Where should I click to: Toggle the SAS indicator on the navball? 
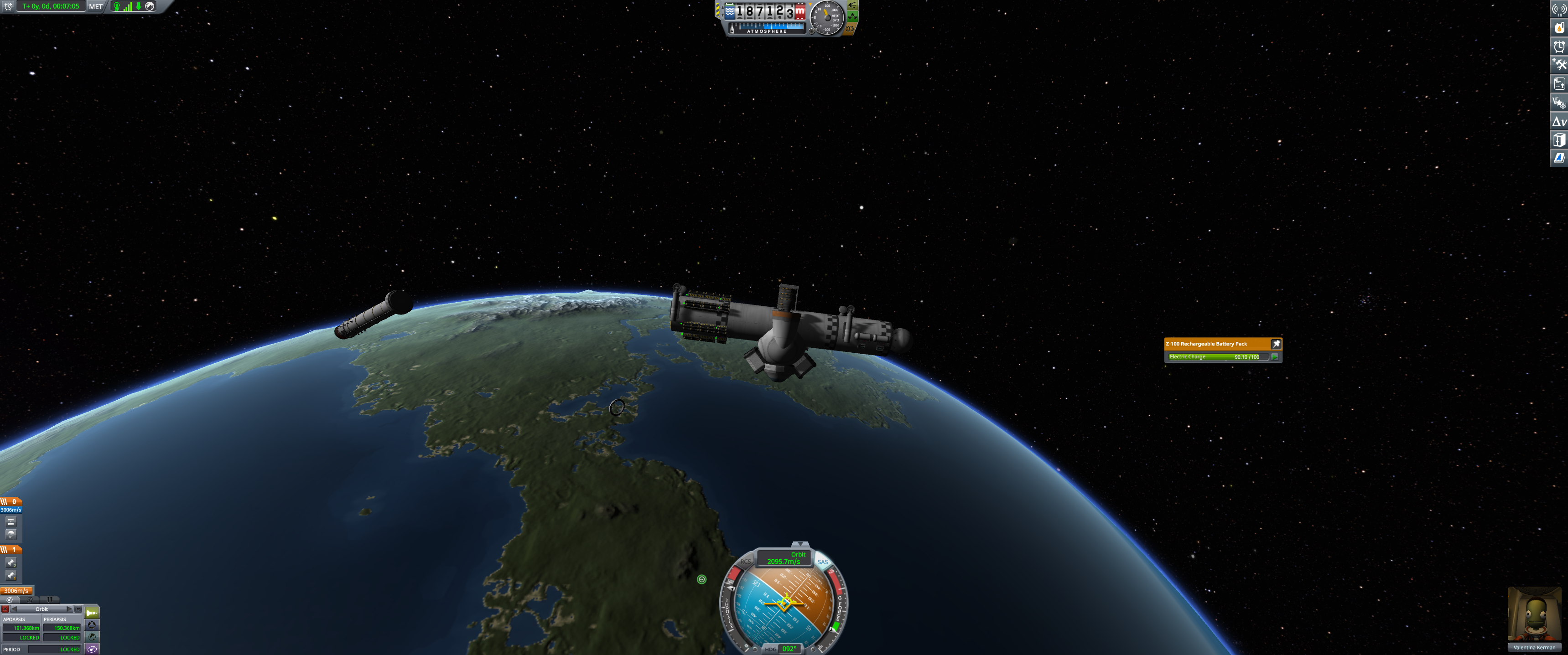click(x=822, y=562)
